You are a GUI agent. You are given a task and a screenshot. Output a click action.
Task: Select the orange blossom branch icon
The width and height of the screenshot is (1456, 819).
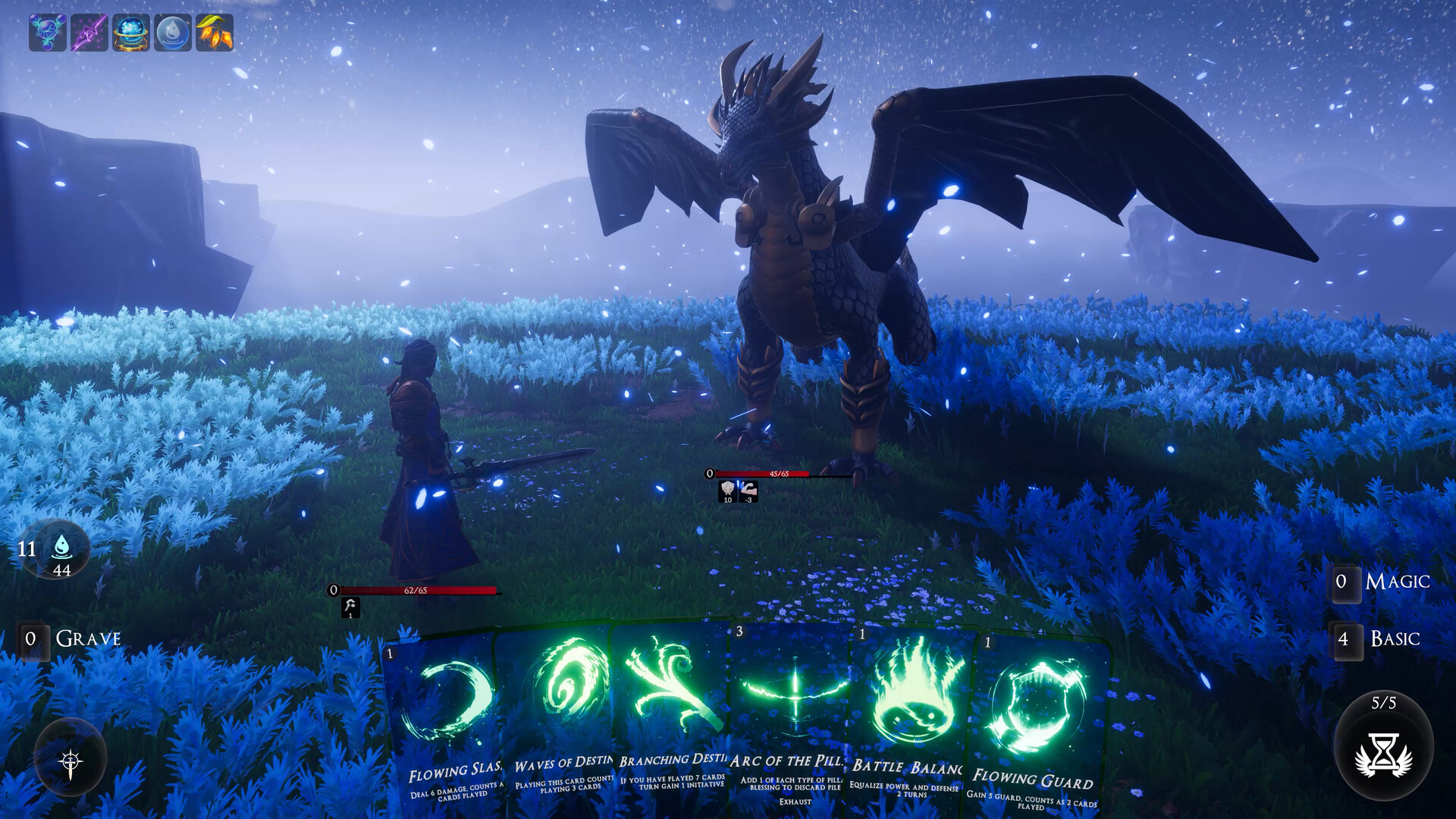pos(215,32)
